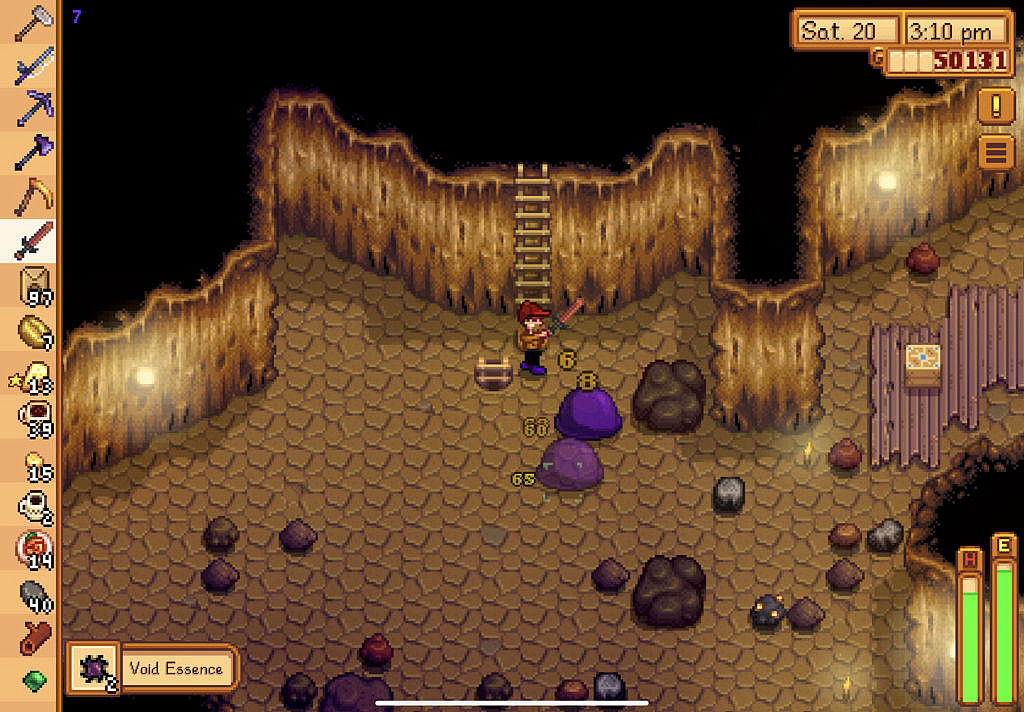This screenshot has height=712, width=1024.
Task: Select the green emerald slot
Action: tap(34, 680)
